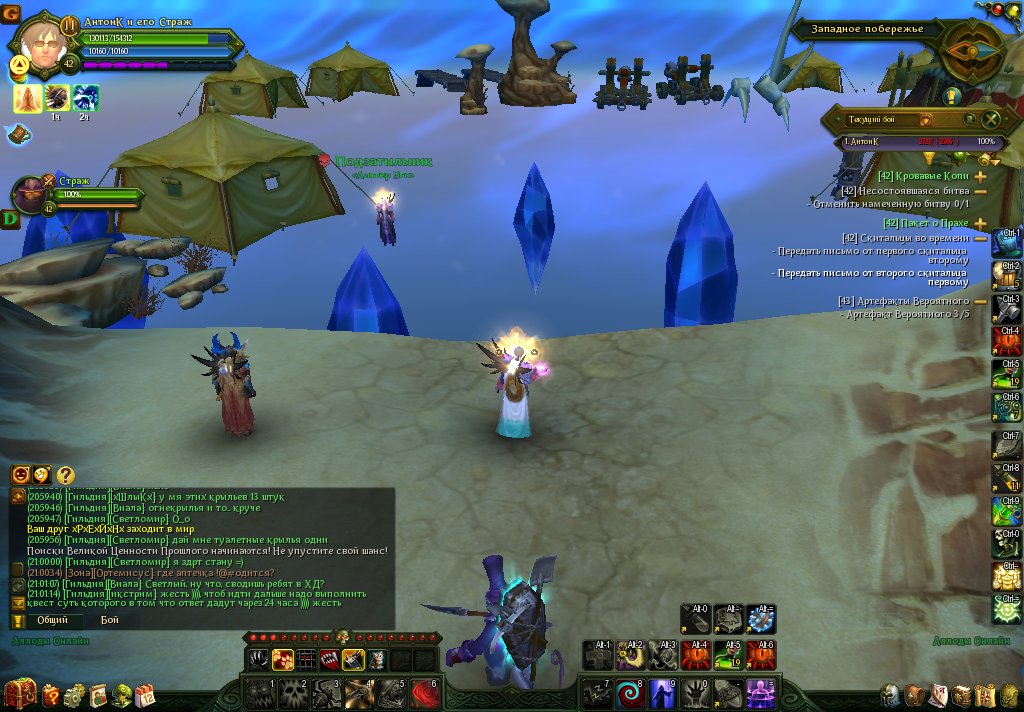1024x712 pixels.
Task: Select the cat pet action icon
Action: [375, 659]
